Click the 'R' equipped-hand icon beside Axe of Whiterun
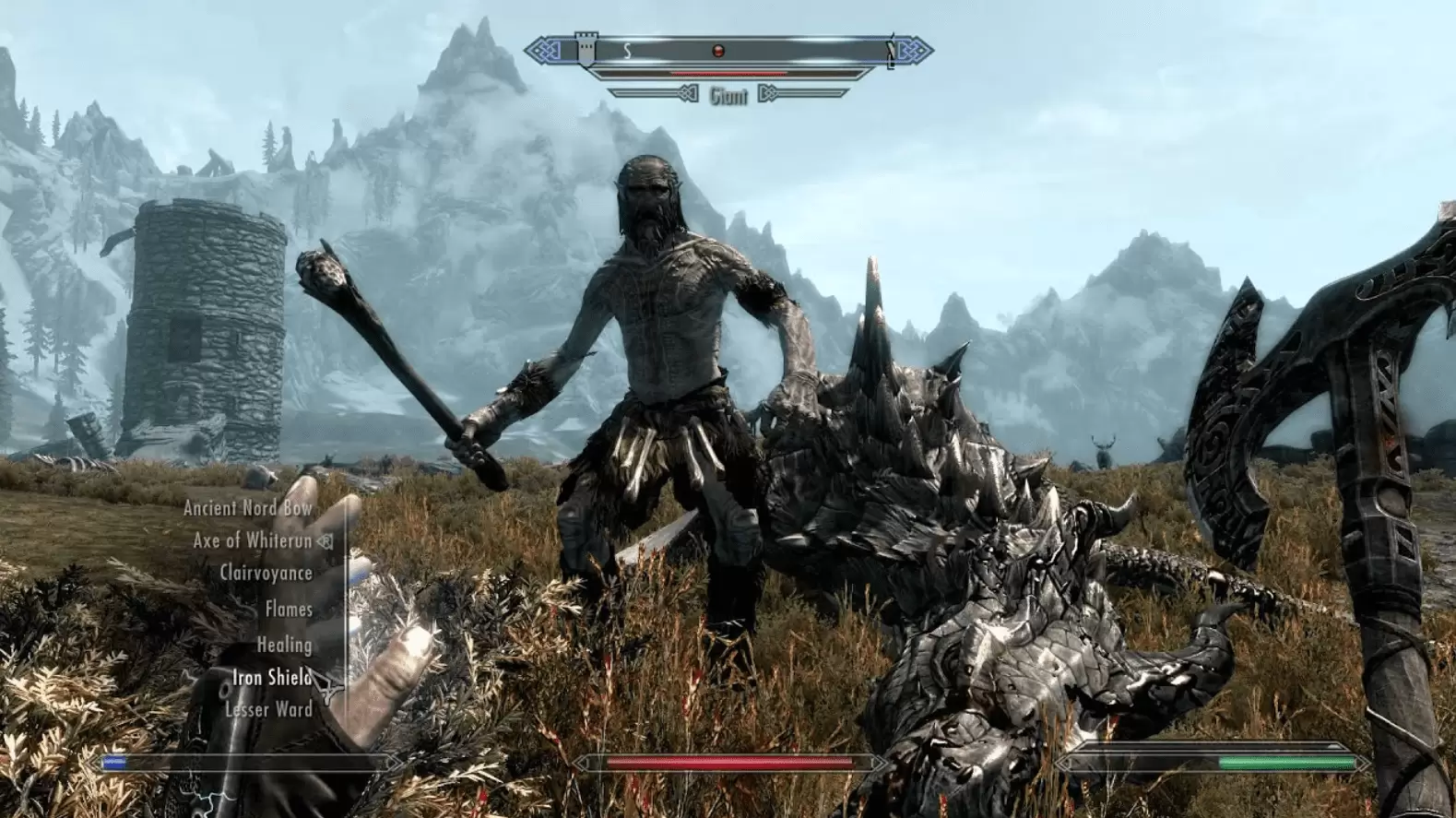1456x818 pixels. click(x=325, y=542)
